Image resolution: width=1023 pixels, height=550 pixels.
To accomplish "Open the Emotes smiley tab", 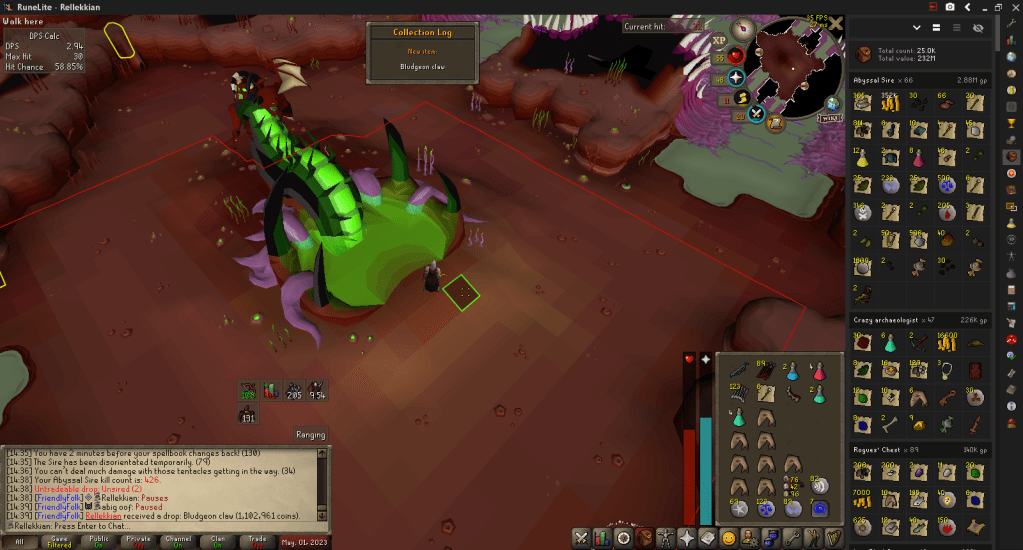I will [x=729, y=538].
